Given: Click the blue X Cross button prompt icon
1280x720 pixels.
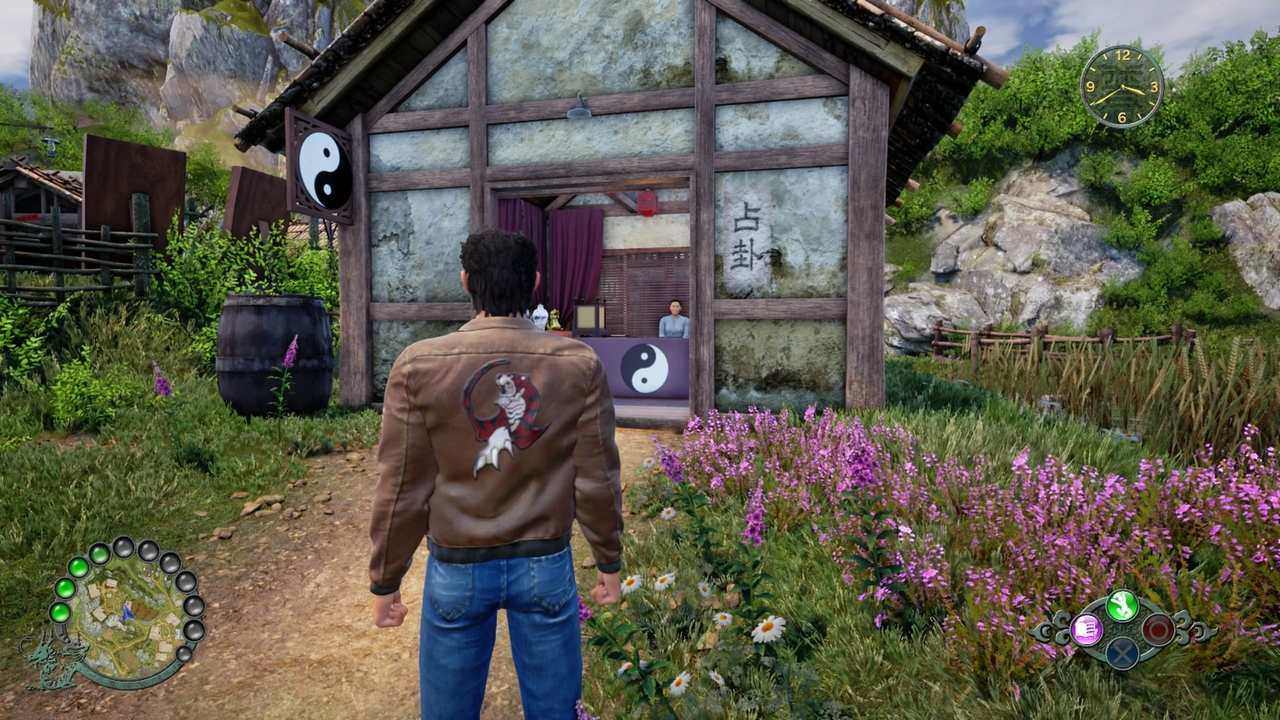Looking at the screenshot, I should point(1122,653).
